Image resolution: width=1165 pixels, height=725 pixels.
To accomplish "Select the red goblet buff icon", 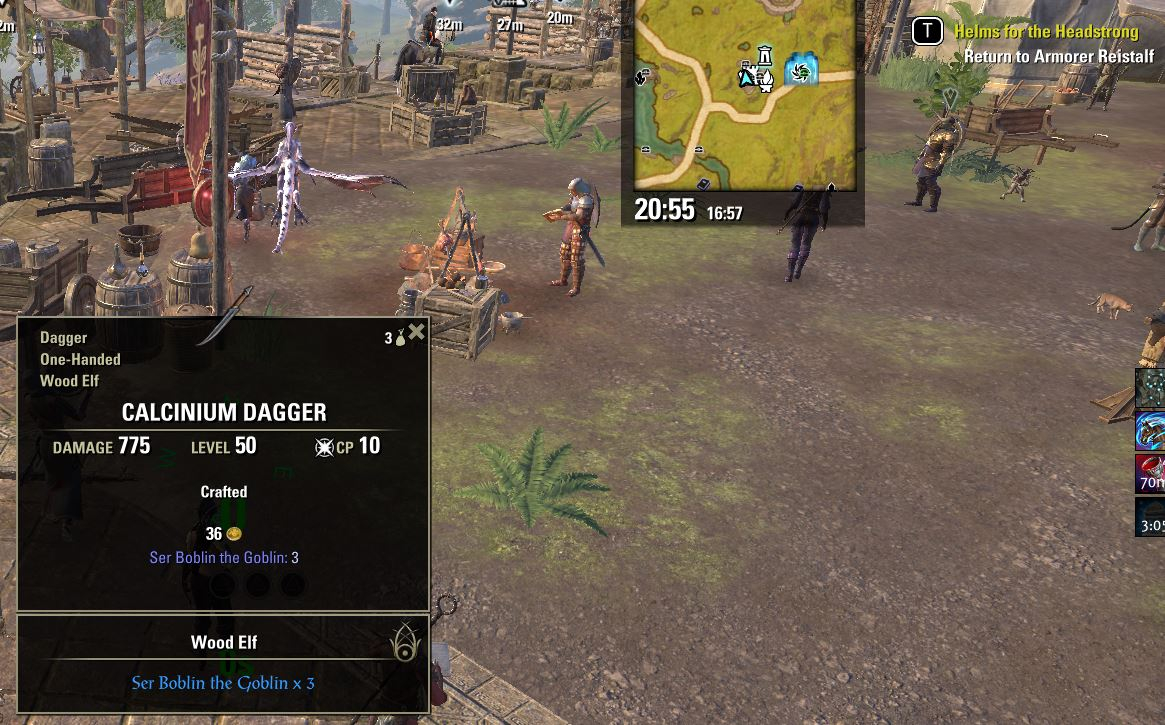I will tap(1151, 473).
